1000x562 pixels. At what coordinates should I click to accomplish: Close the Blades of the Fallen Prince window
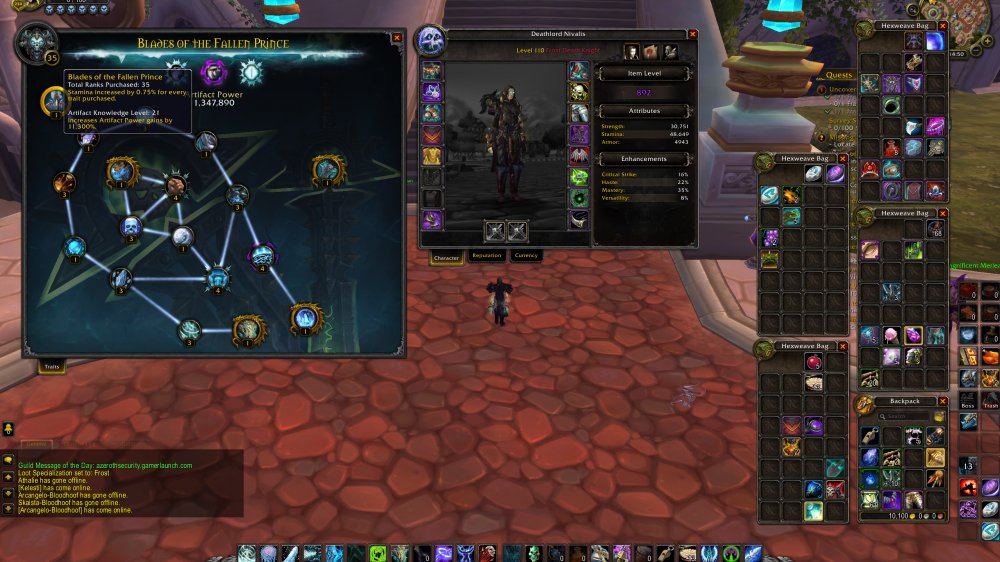397,38
